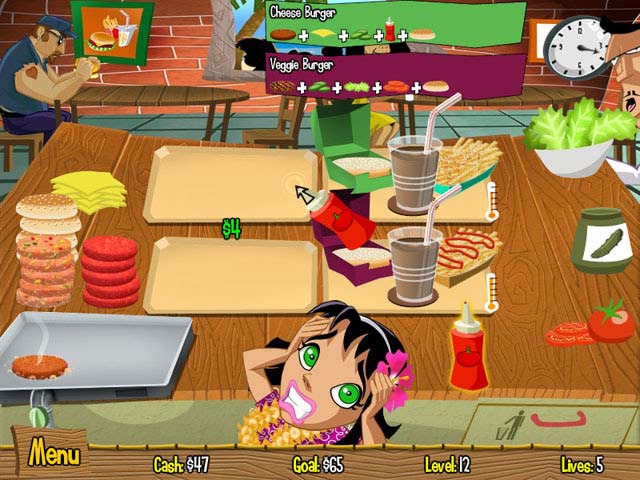Pick a sesame bun from the stack

click(47, 212)
